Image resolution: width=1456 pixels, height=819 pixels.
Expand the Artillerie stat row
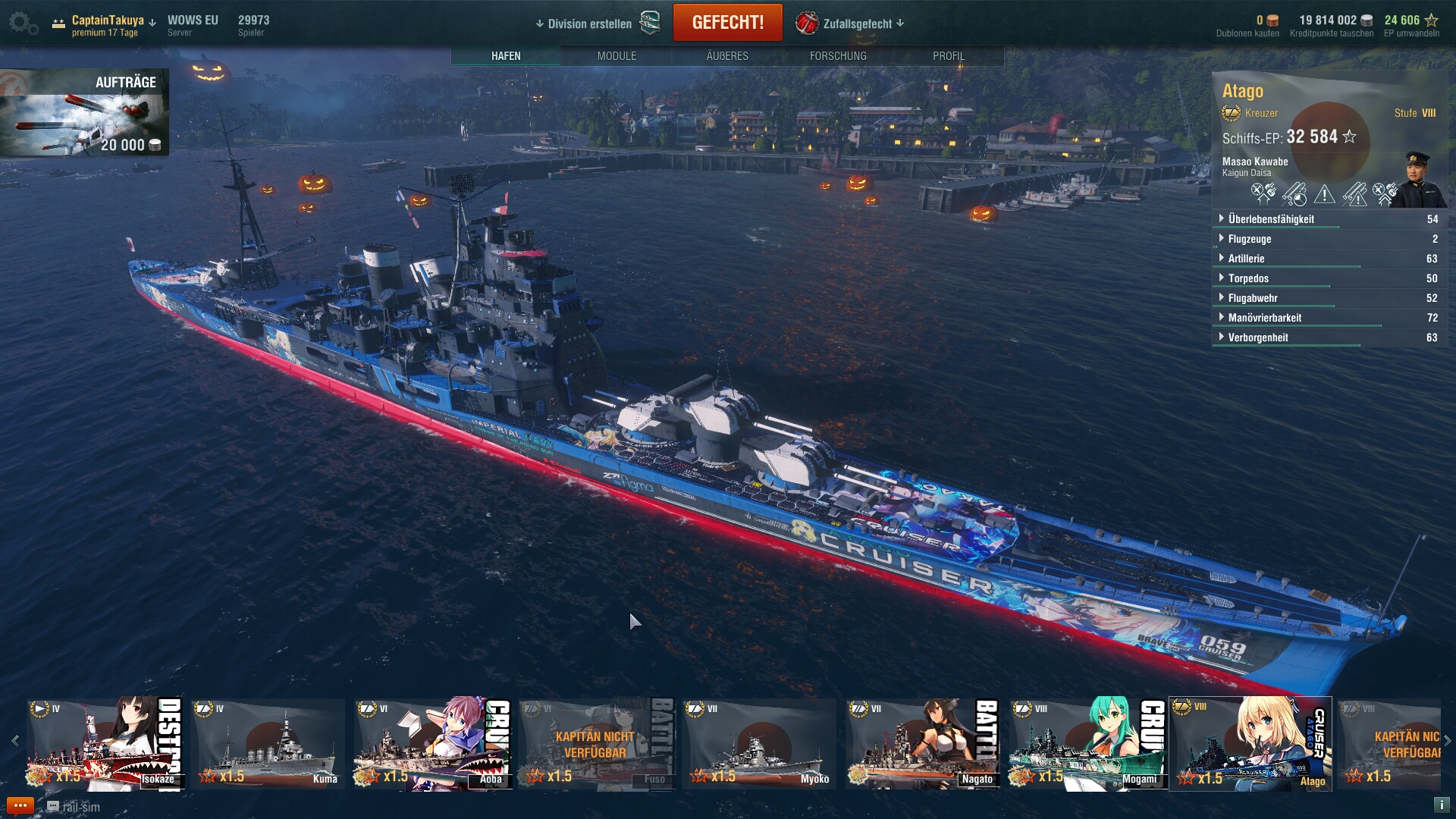pos(1246,259)
